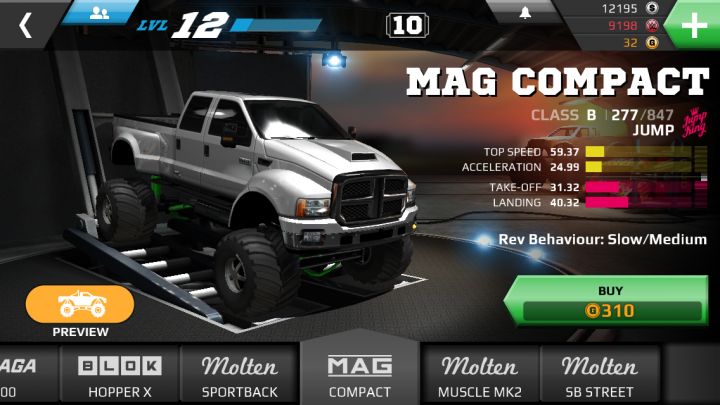The height and width of the screenshot is (405, 720).
Task: Switch to Molten SB Street car
Action: pos(599,376)
